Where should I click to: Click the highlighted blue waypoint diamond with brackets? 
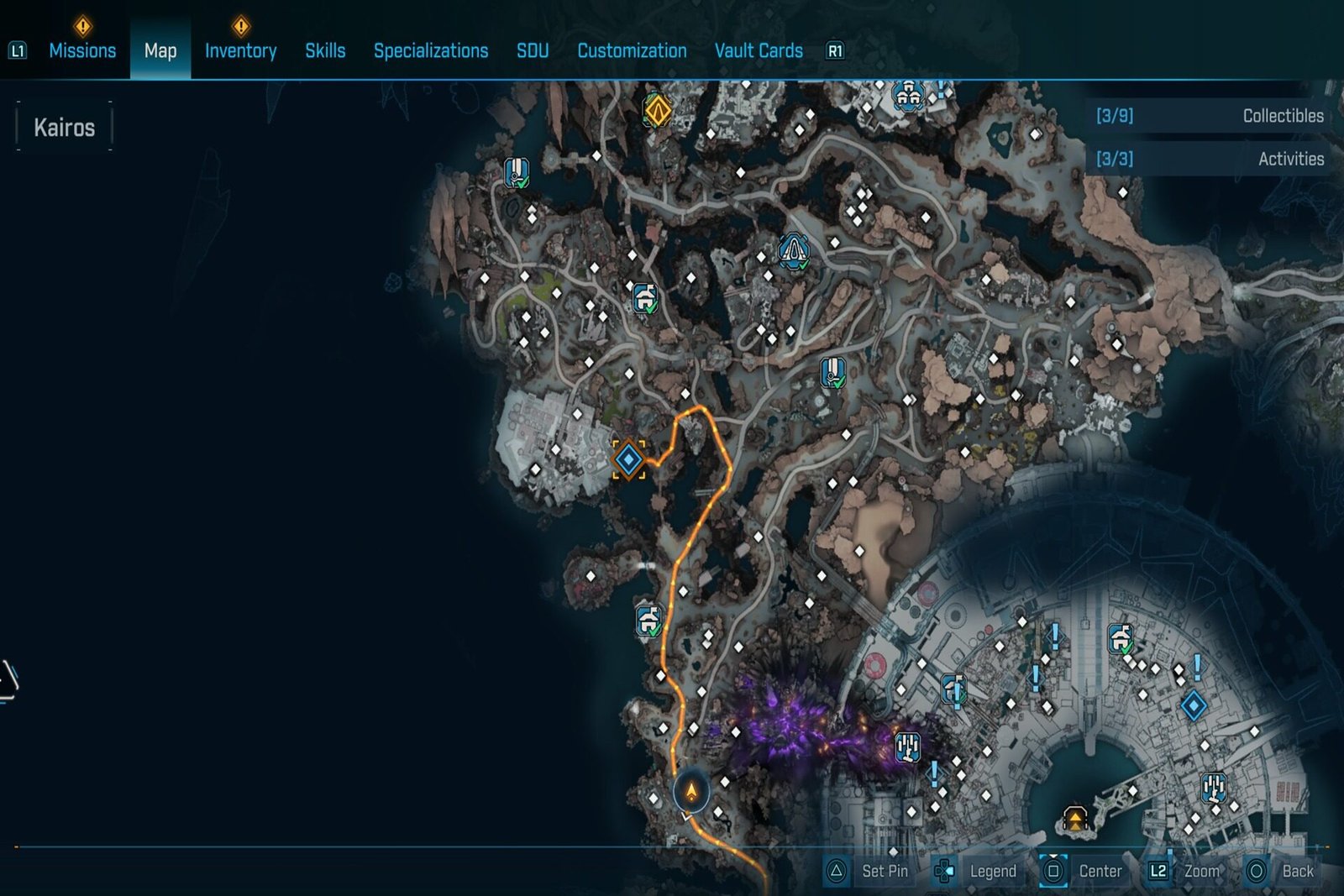(630, 458)
